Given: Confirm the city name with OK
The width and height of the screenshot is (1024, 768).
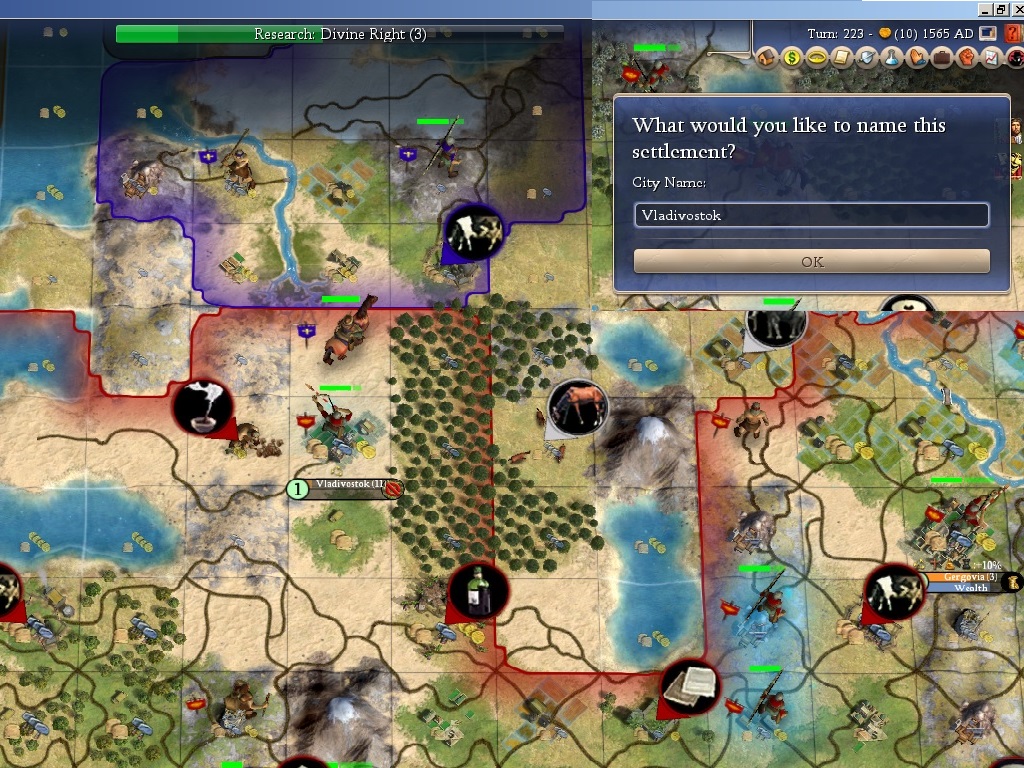Looking at the screenshot, I should pyautogui.click(x=811, y=262).
